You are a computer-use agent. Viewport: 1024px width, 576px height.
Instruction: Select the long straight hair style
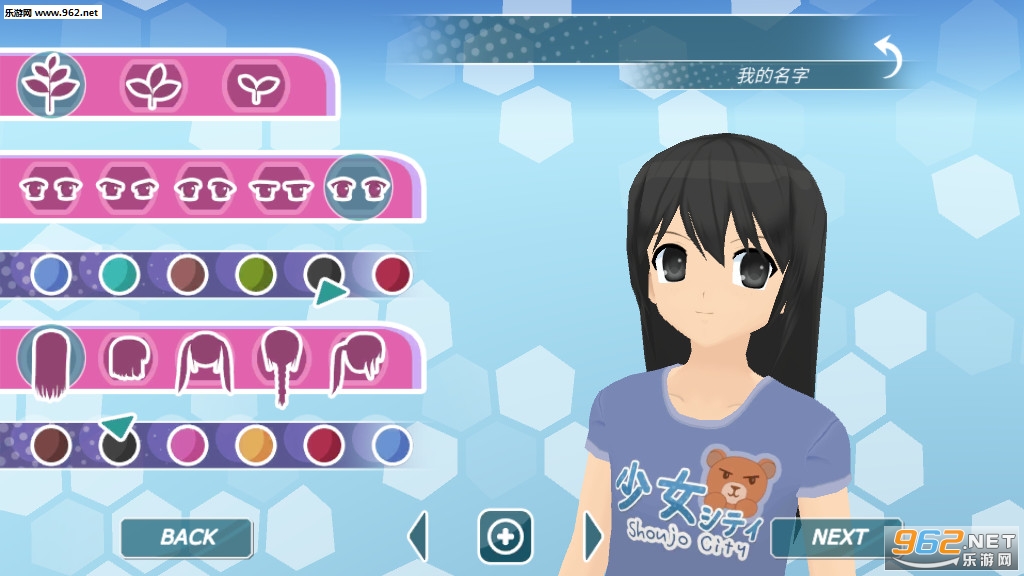51,361
